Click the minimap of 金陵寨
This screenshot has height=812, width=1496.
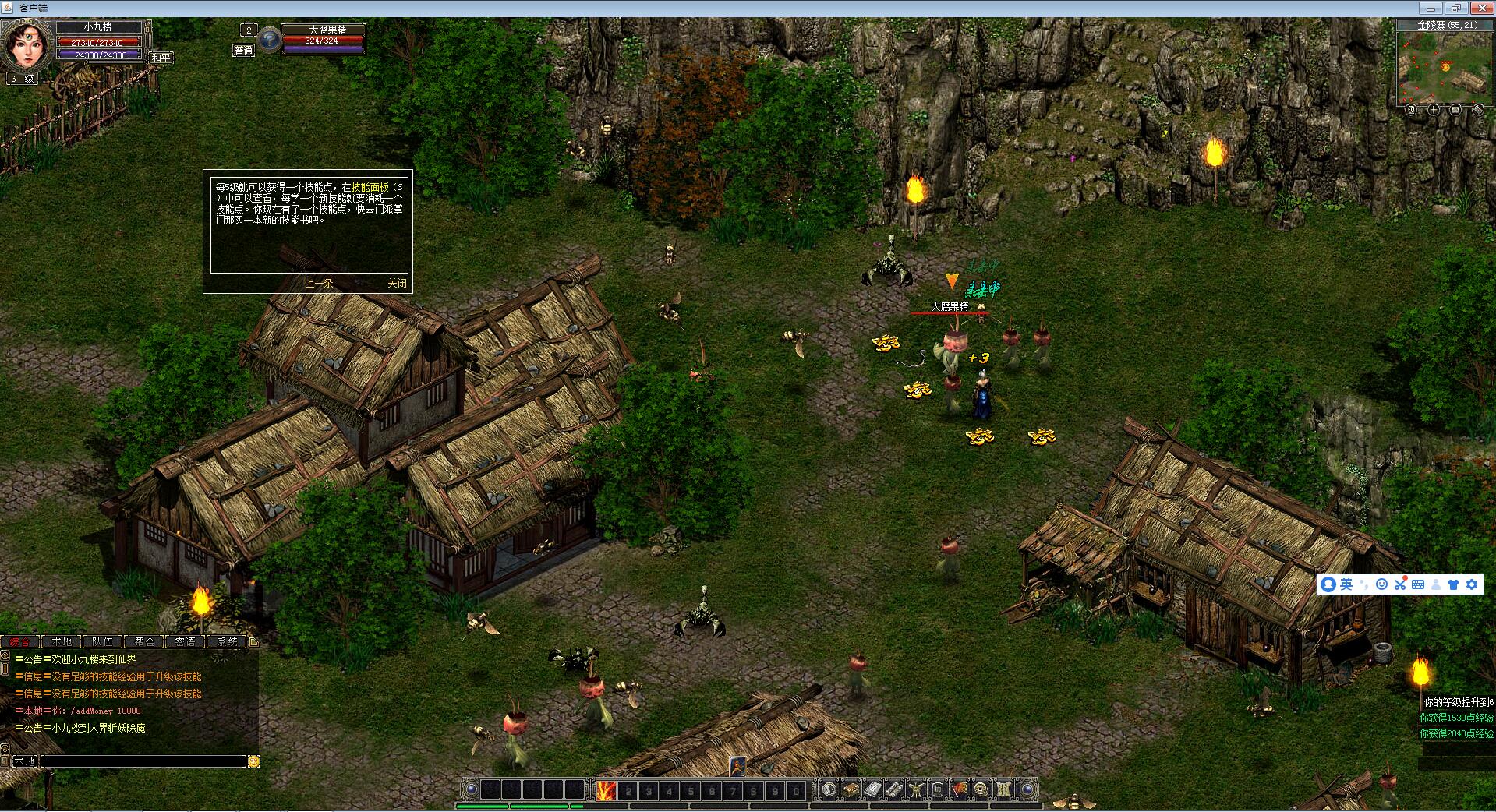(1441, 66)
